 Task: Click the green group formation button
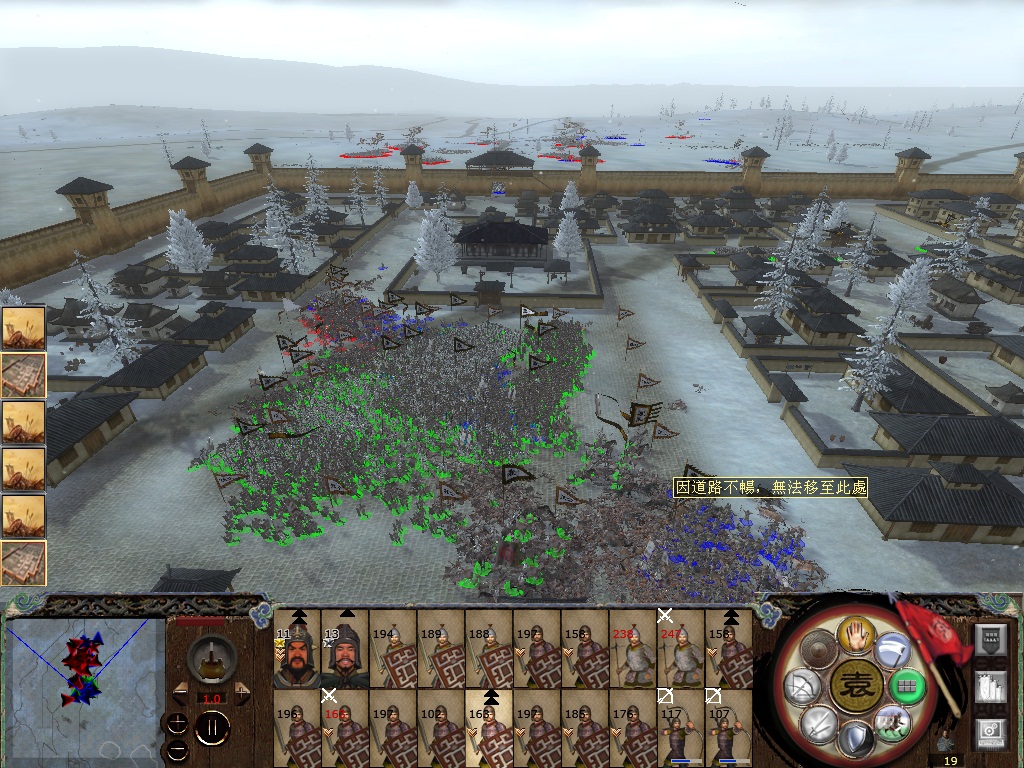pos(906,687)
